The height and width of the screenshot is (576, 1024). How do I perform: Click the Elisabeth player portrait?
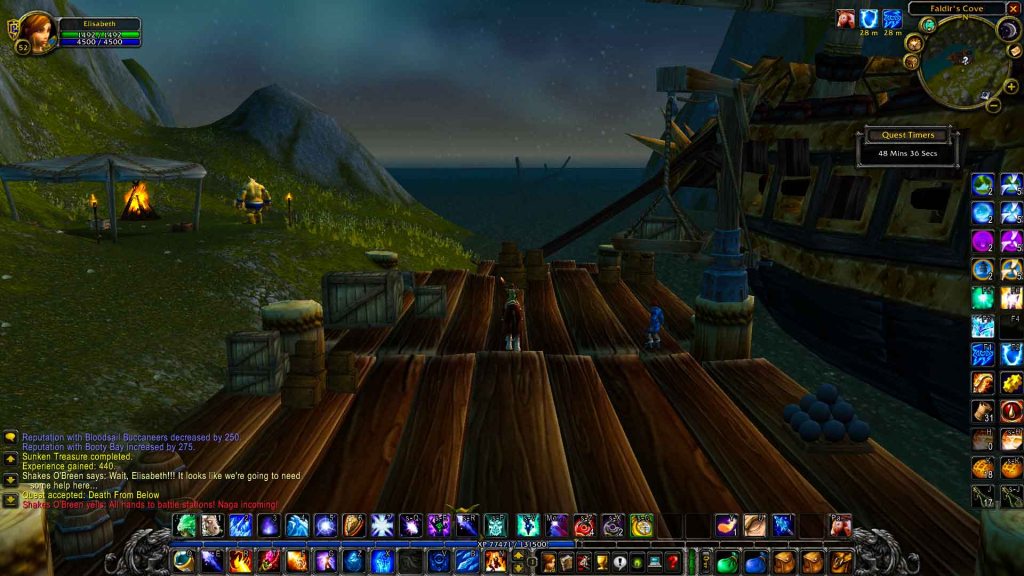36,32
